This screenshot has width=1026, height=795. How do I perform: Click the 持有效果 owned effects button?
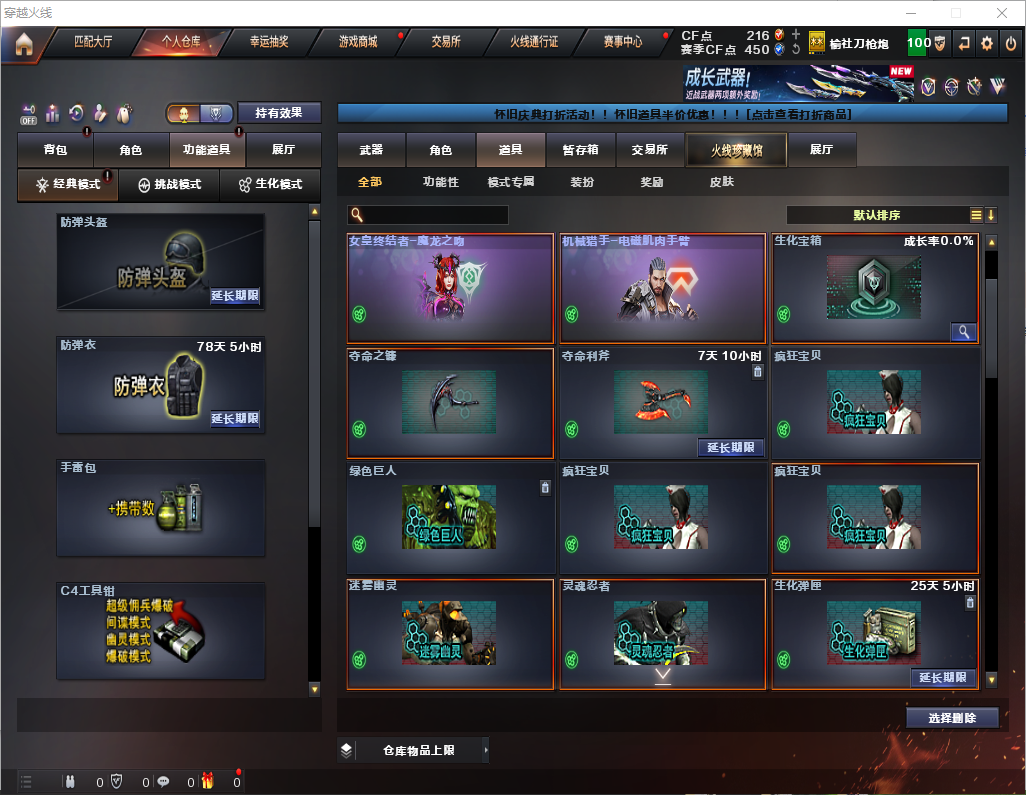pos(279,113)
